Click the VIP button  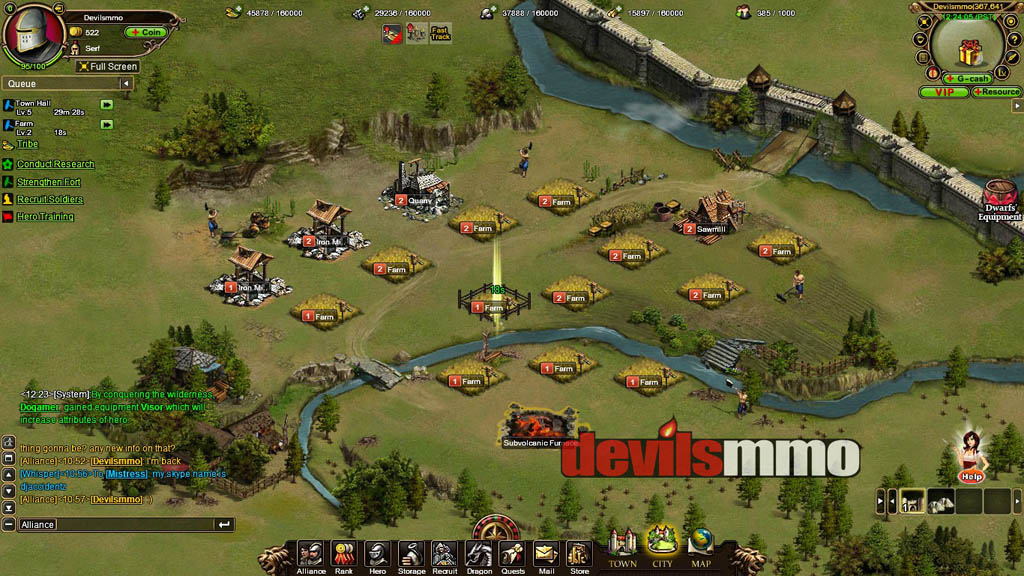pos(944,92)
